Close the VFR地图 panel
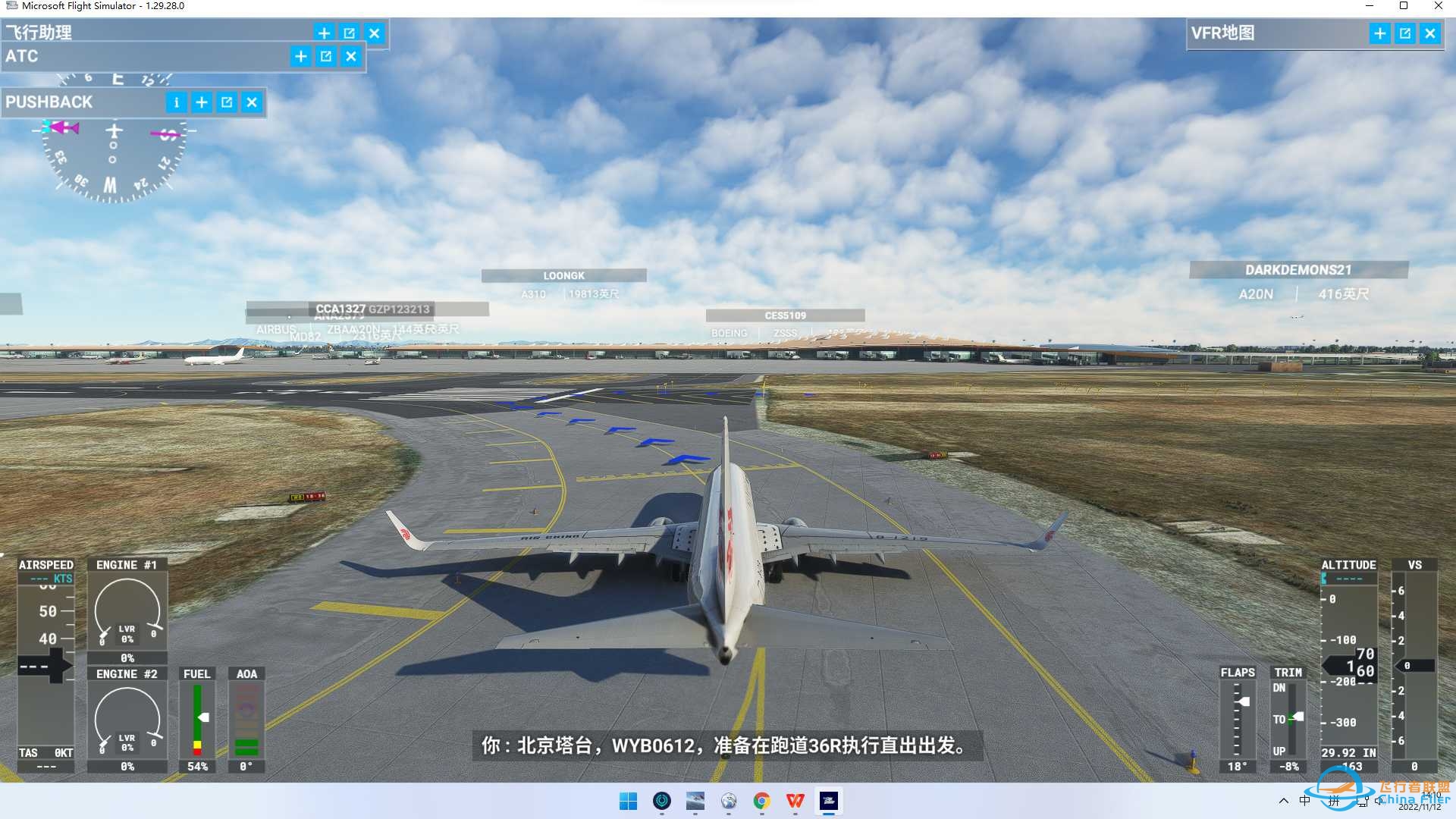 [x=1429, y=33]
